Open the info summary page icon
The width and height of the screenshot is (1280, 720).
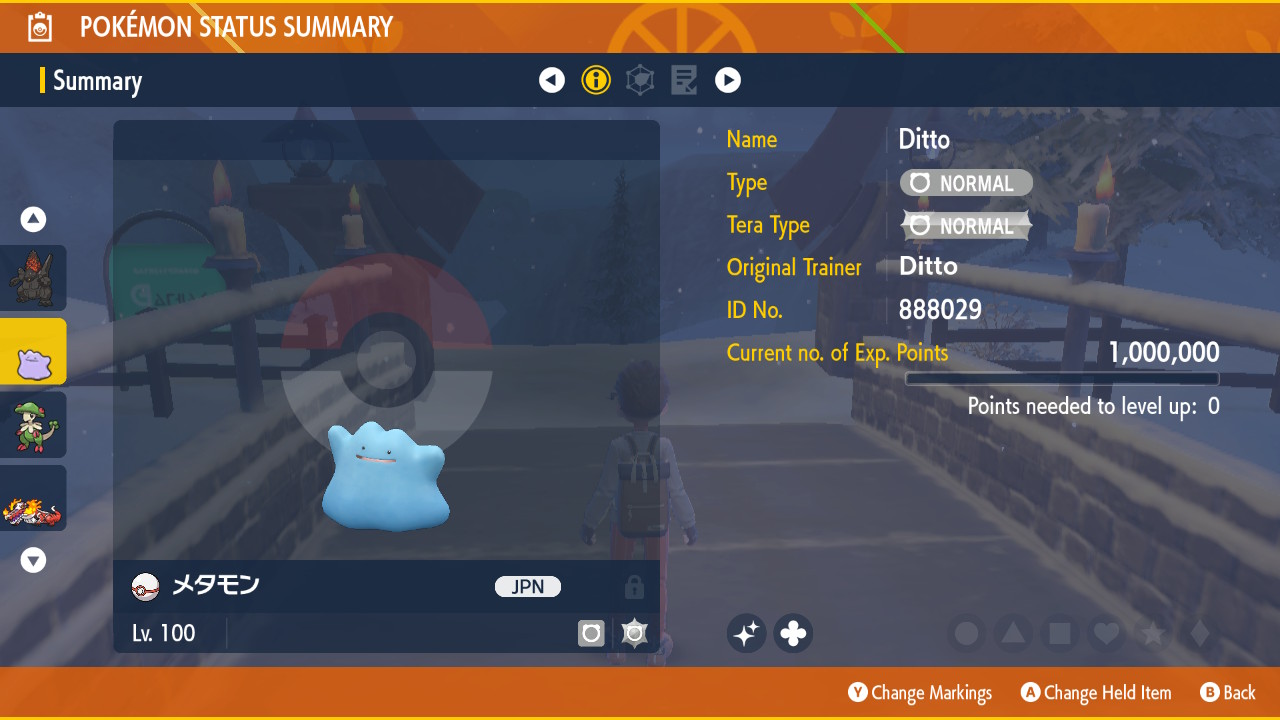[596, 80]
